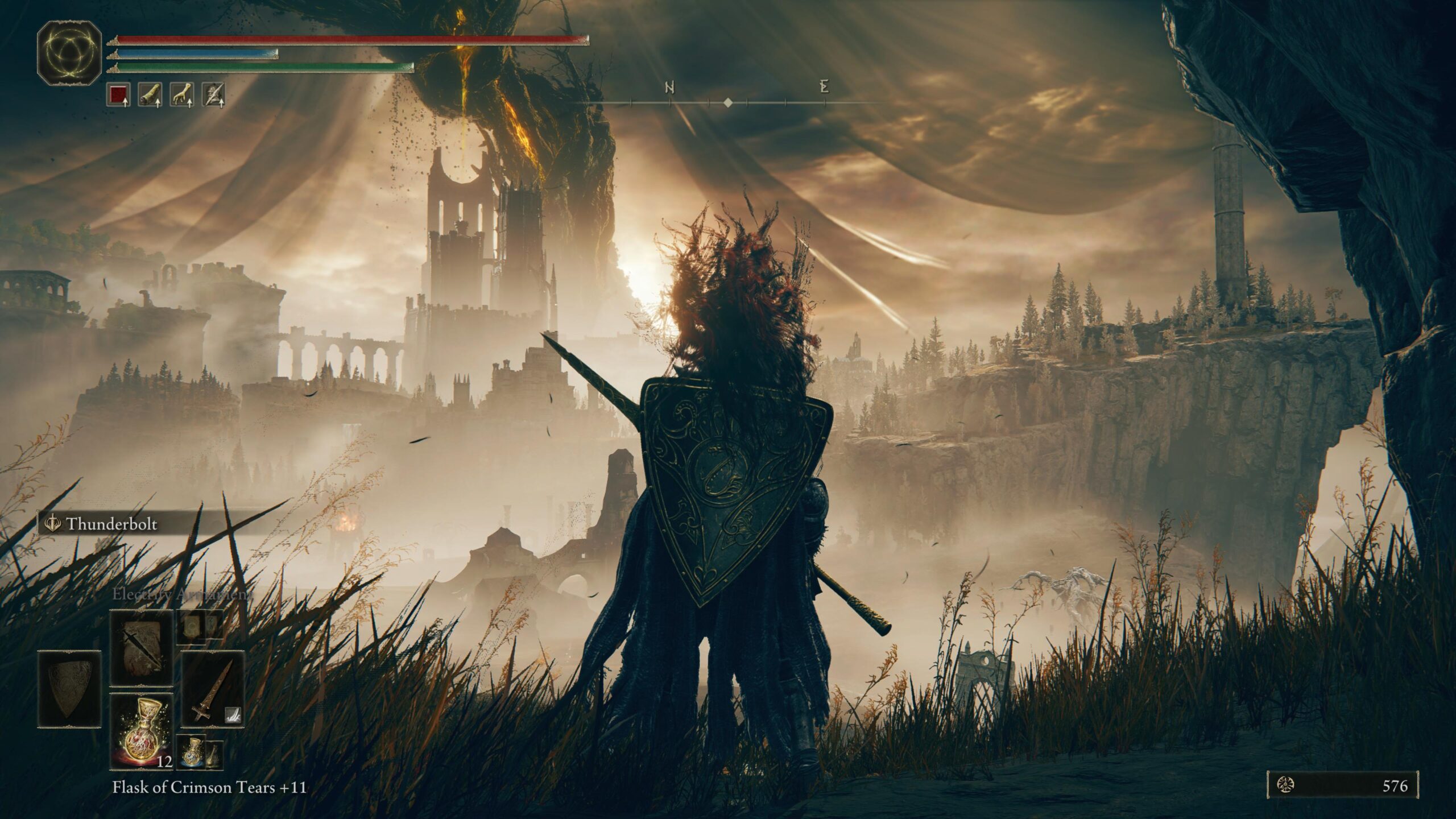Click the Thunderbolt skill label
1456x819 pixels.
pyautogui.click(x=111, y=524)
